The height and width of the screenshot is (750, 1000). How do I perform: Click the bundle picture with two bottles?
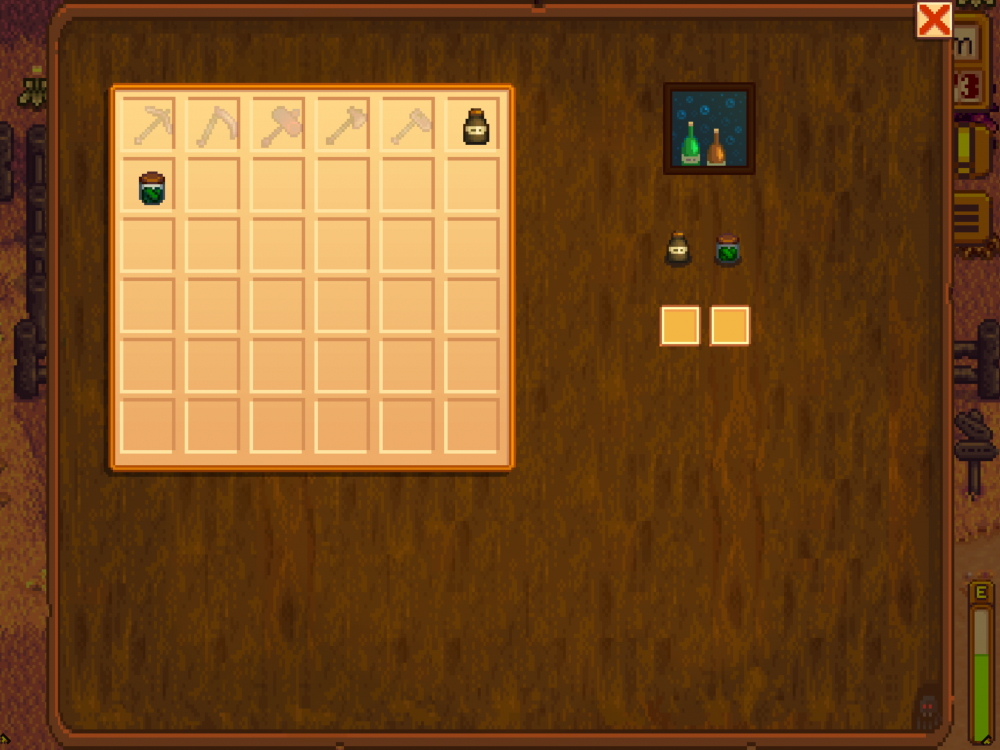click(709, 129)
